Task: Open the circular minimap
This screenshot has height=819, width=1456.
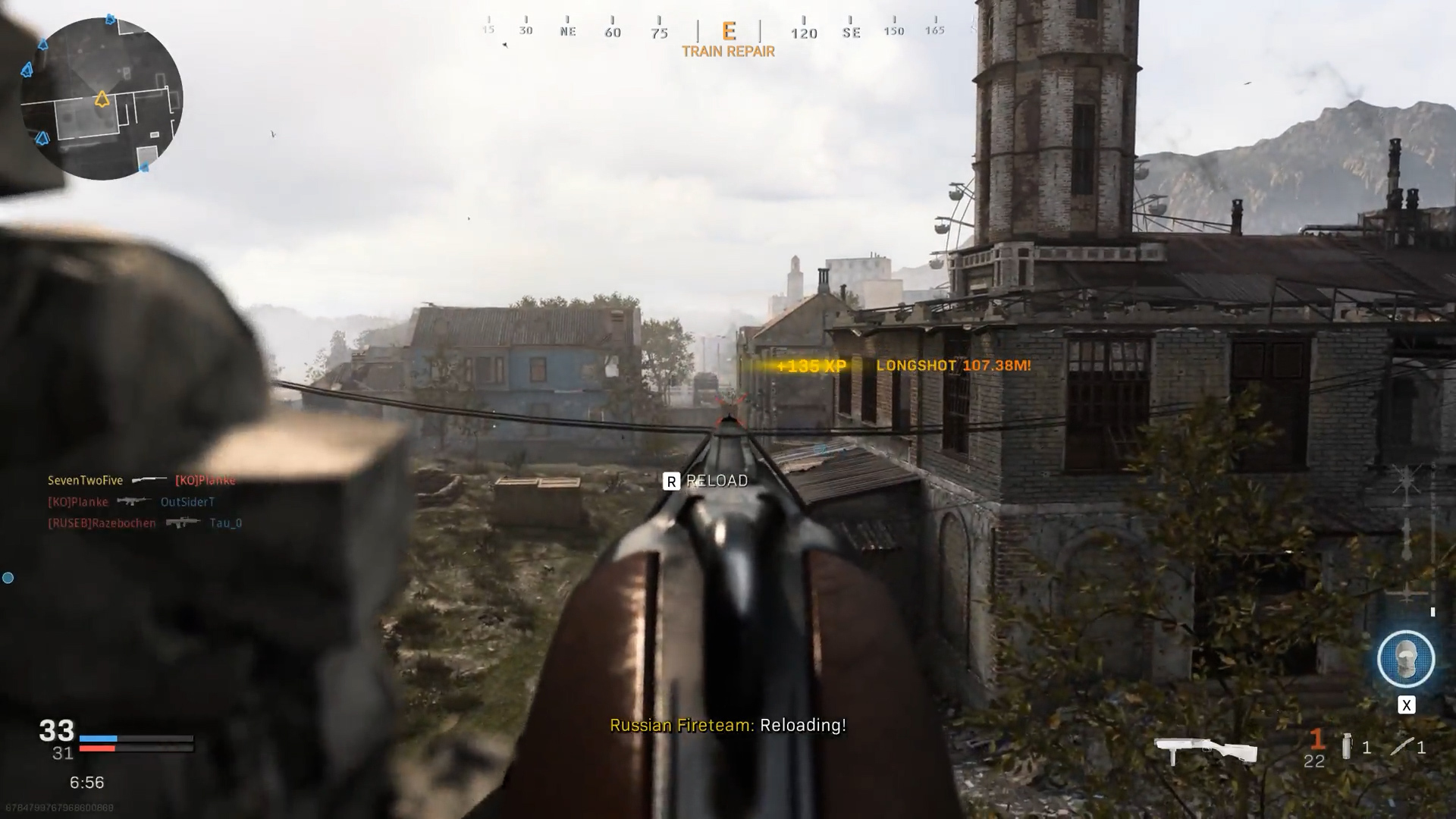Action: 101,99
